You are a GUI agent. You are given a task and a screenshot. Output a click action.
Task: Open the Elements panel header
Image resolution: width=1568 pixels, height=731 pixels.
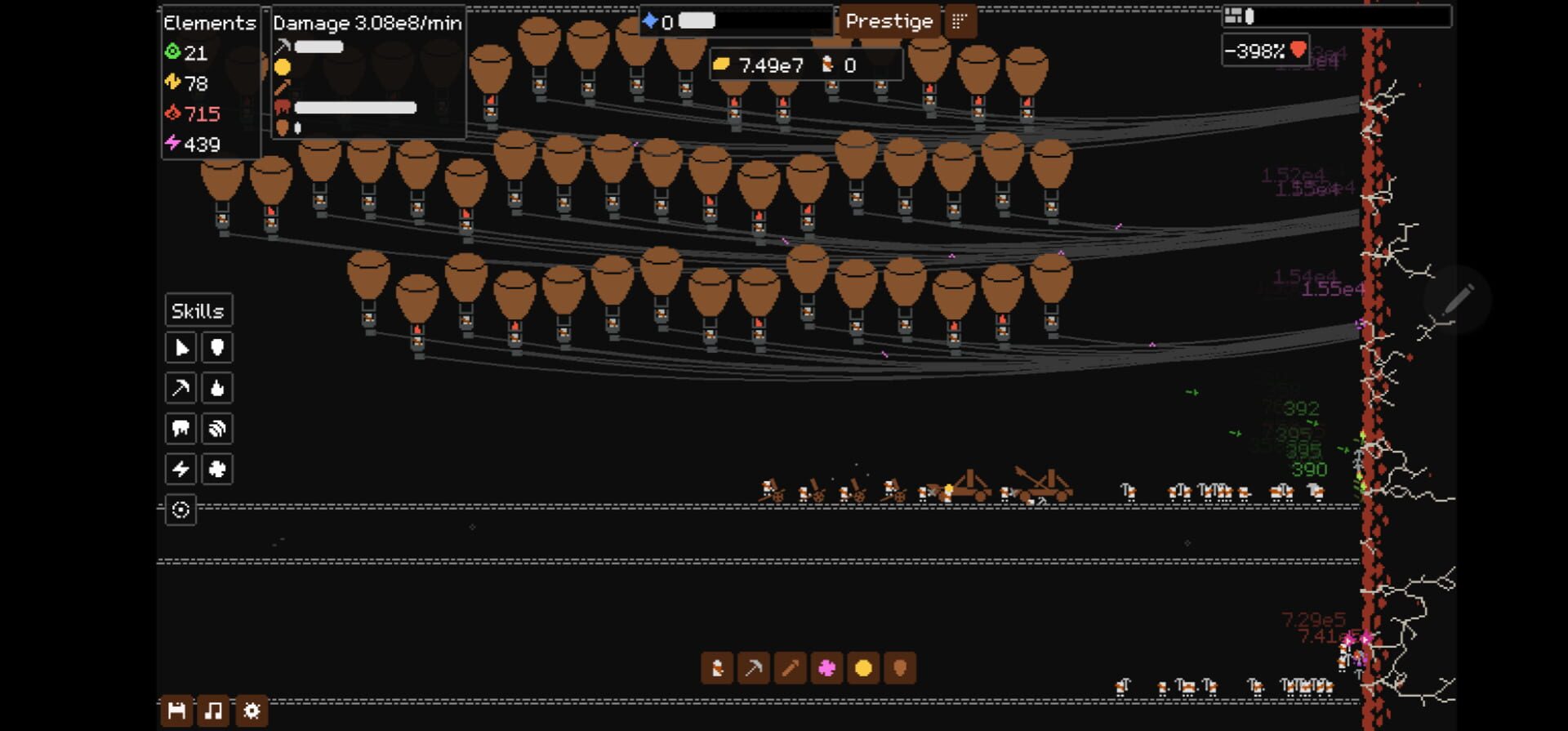[x=209, y=23]
